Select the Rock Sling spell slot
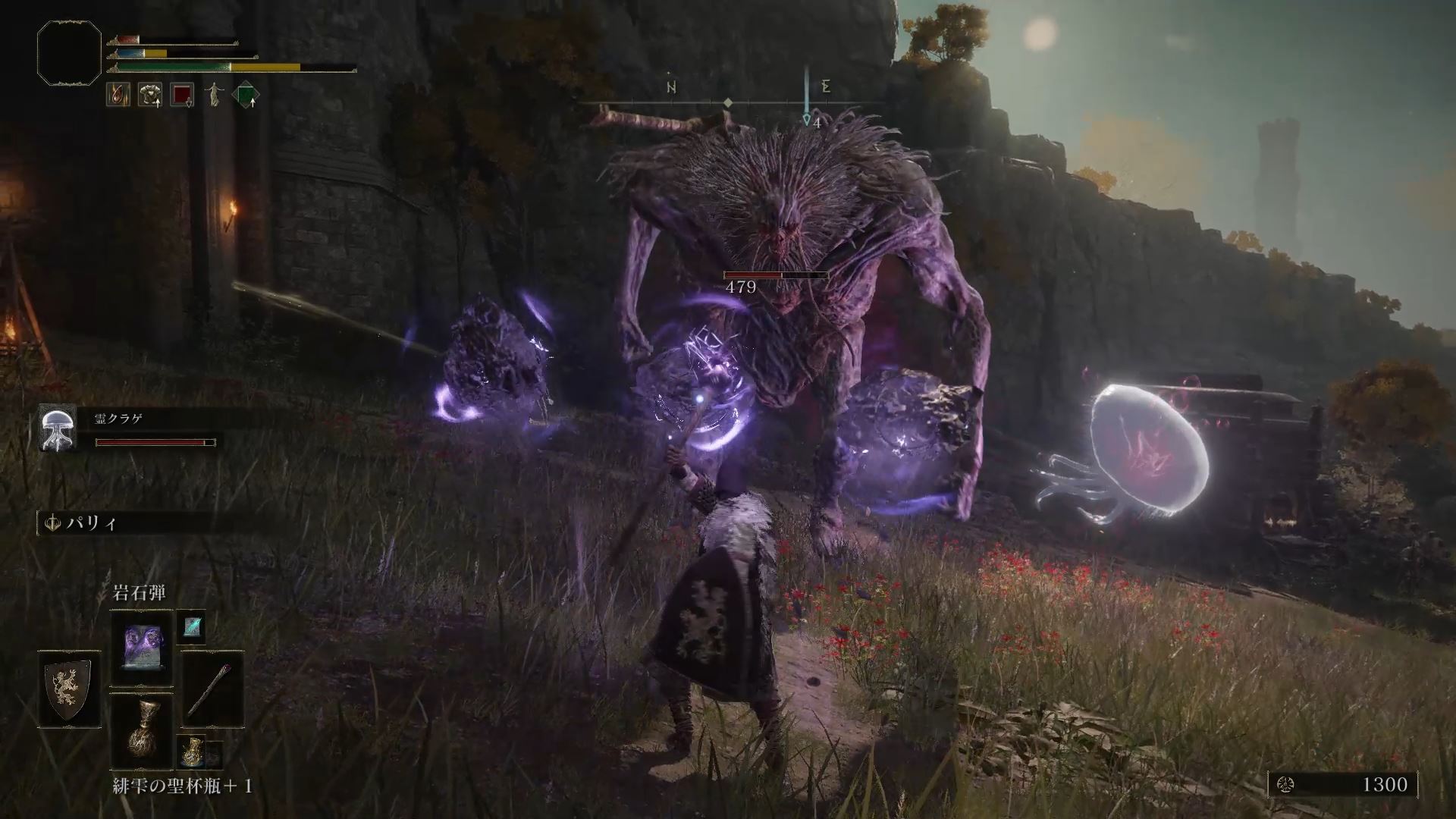This screenshot has height=819, width=1456. click(142, 648)
